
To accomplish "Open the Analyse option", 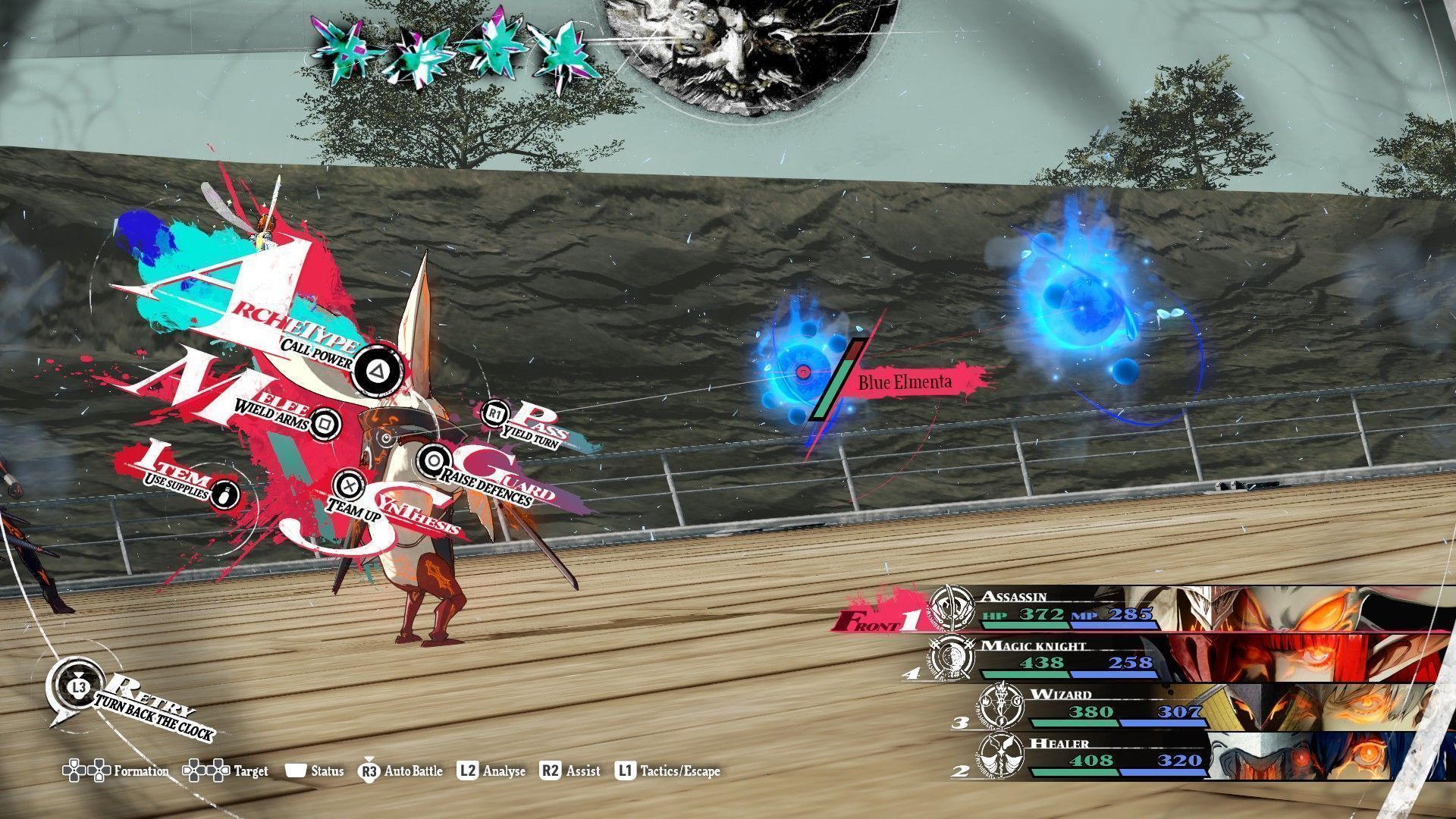I will point(491,771).
